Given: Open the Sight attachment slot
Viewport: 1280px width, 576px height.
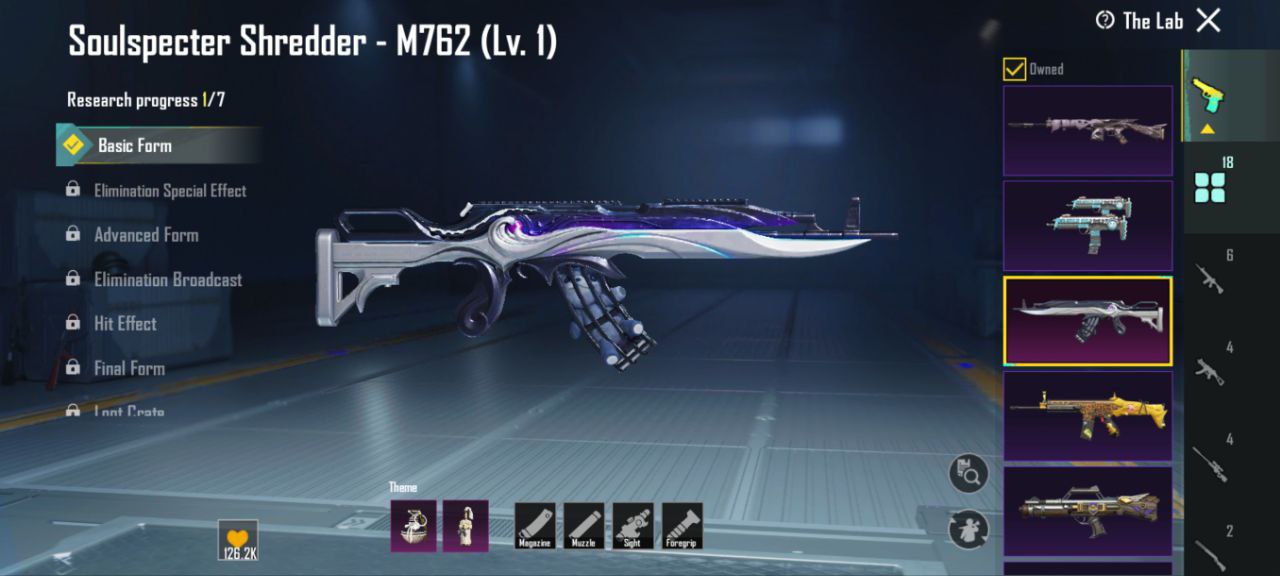Looking at the screenshot, I should tap(633, 525).
